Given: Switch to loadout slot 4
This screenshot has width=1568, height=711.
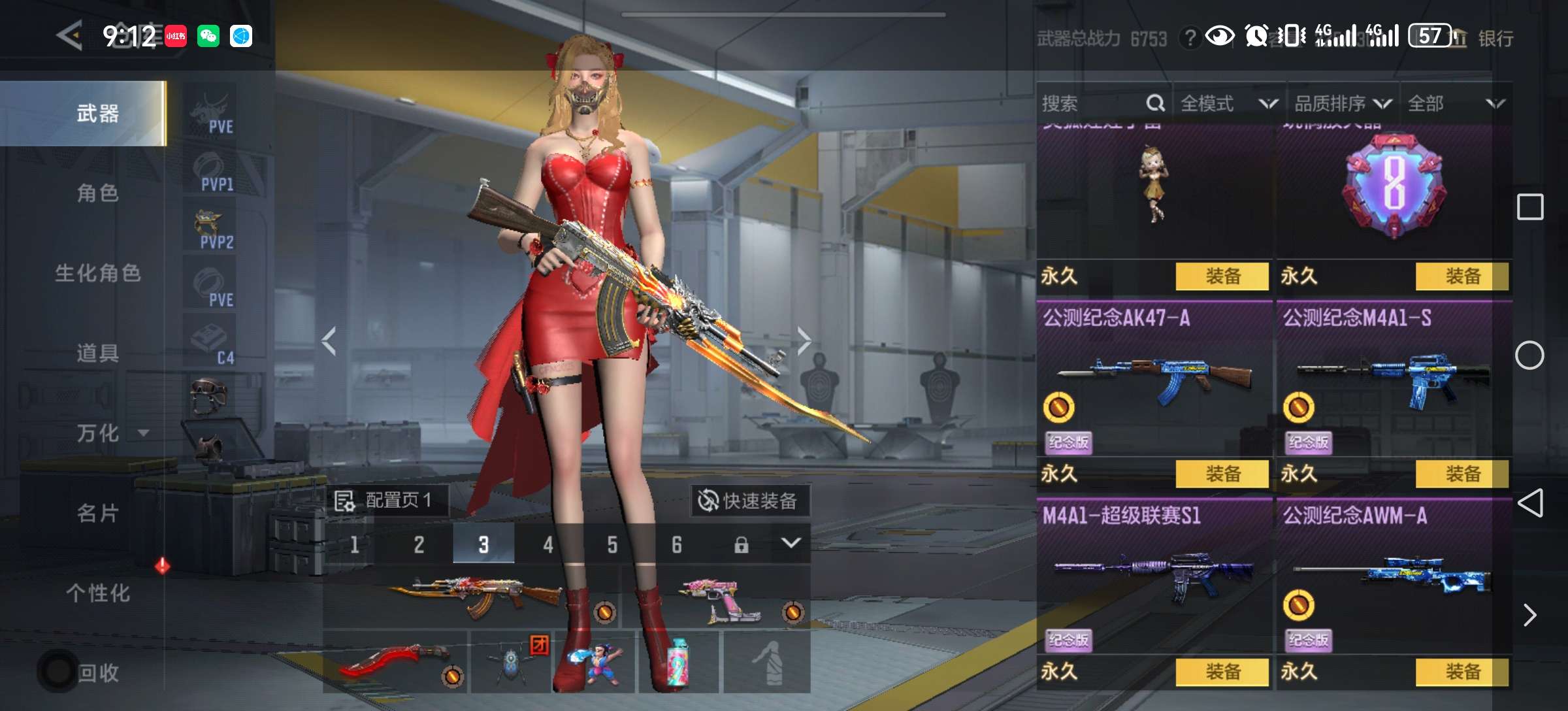Looking at the screenshot, I should (x=547, y=544).
